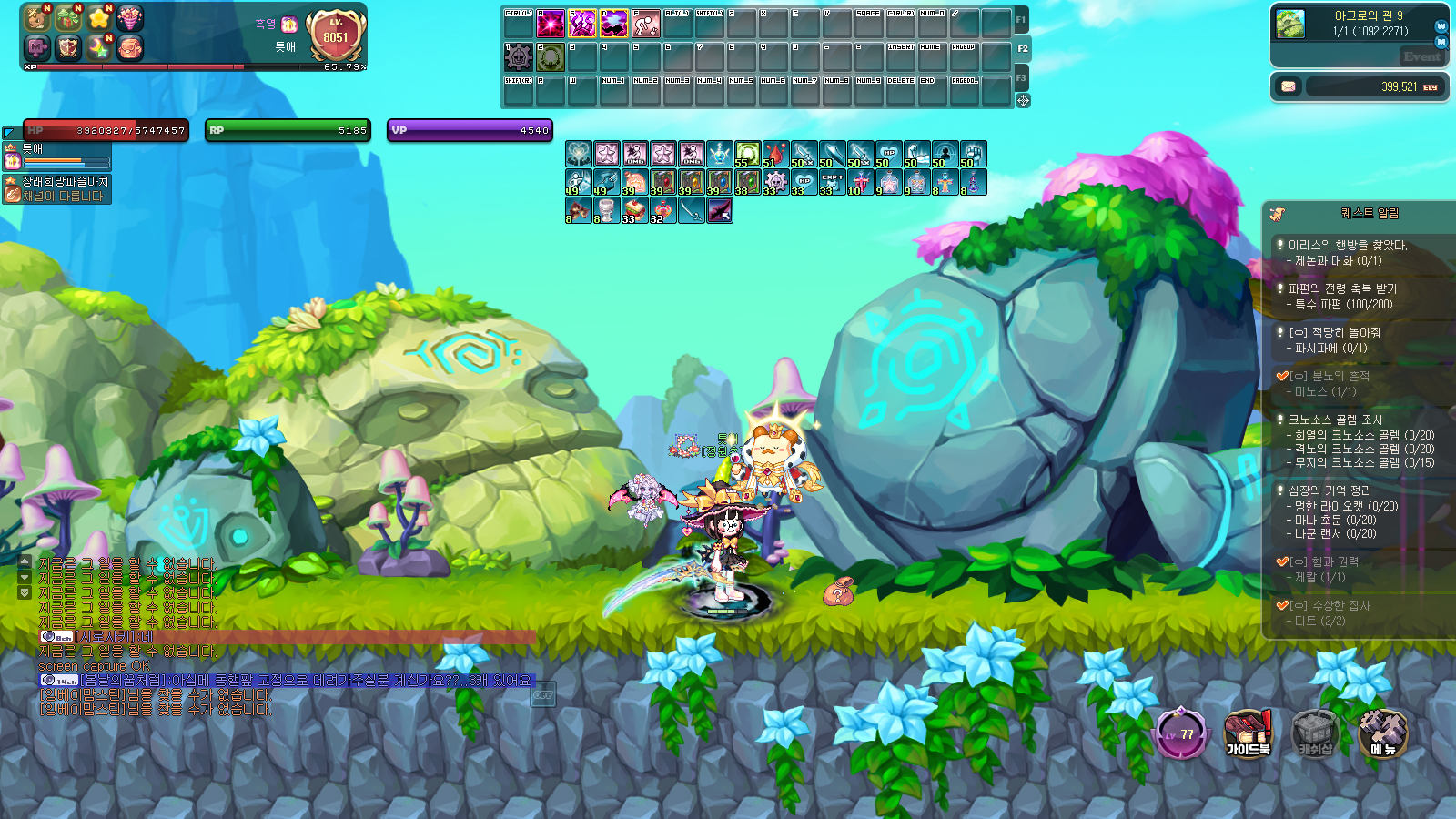Click the chat OFF toggle button
The height and width of the screenshot is (819, 1456).
[543, 694]
